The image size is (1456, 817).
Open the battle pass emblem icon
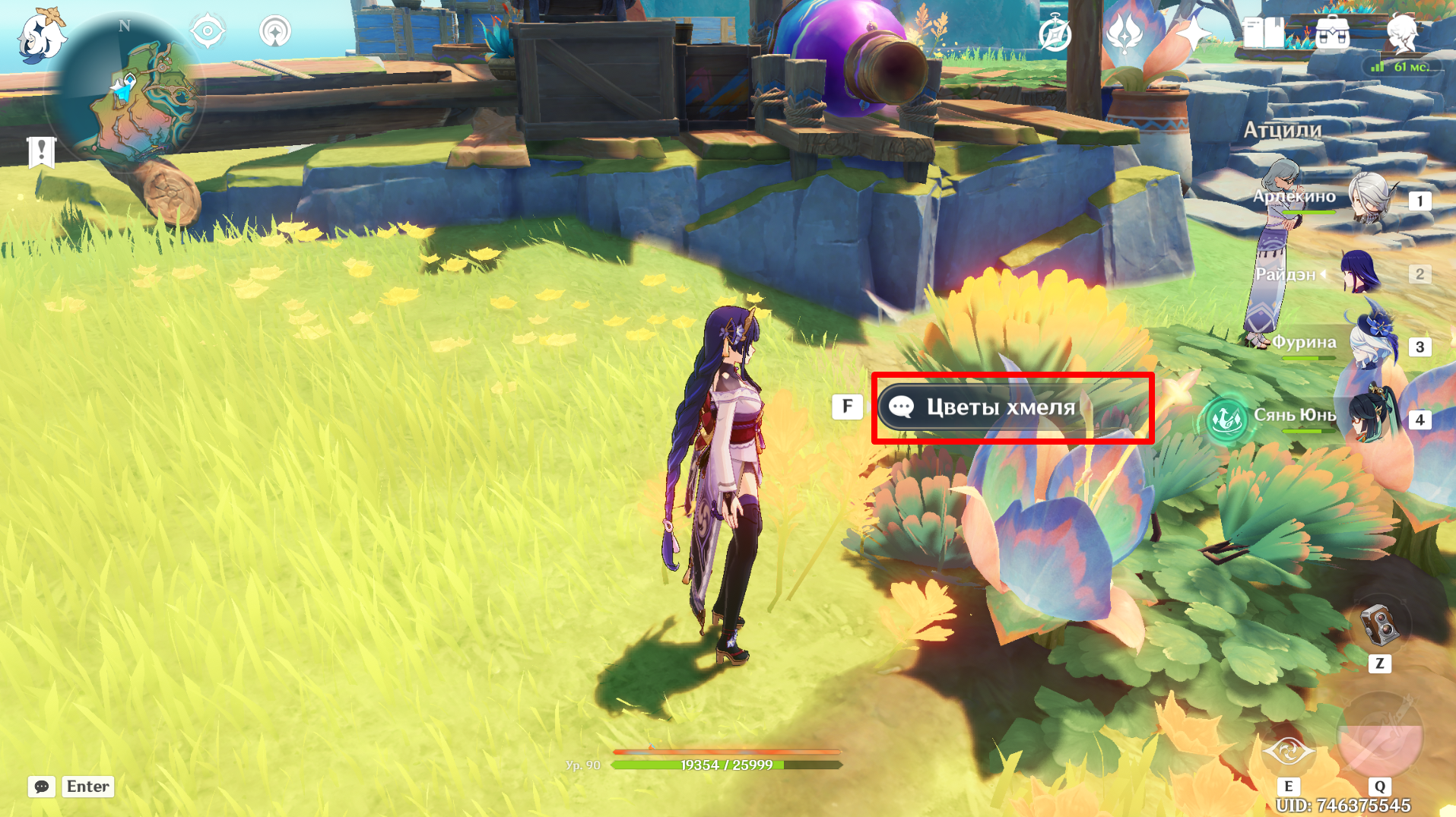pyautogui.click(x=1125, y=34)
